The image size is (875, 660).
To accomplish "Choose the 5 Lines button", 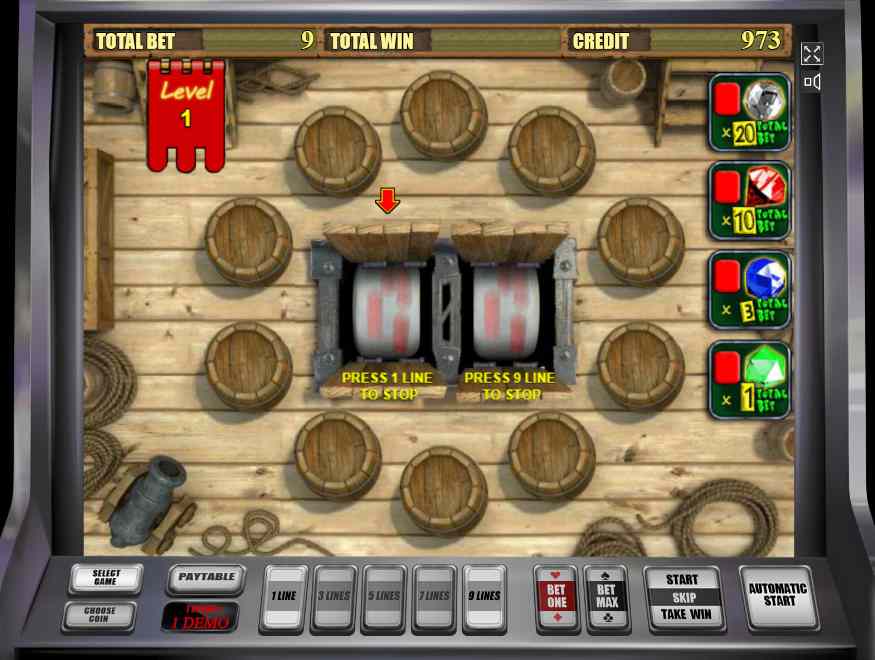I will 385,597.
